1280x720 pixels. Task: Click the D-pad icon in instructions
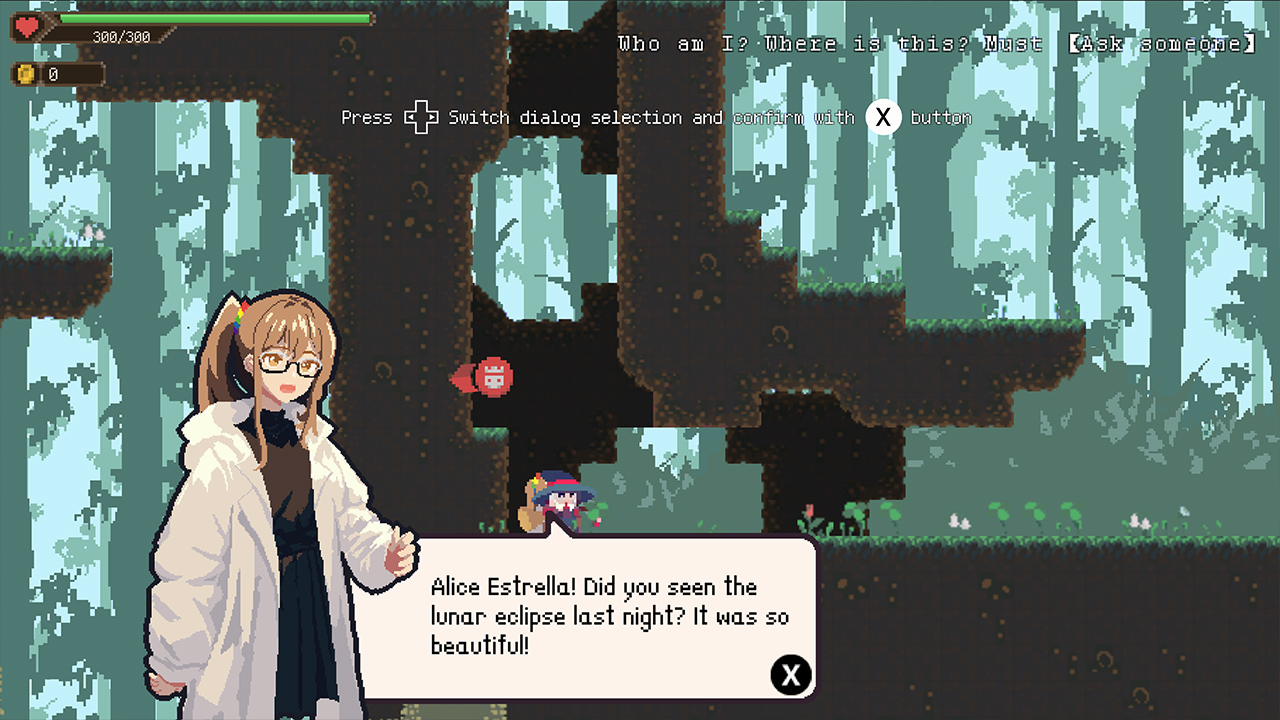[x=422, y=117]
